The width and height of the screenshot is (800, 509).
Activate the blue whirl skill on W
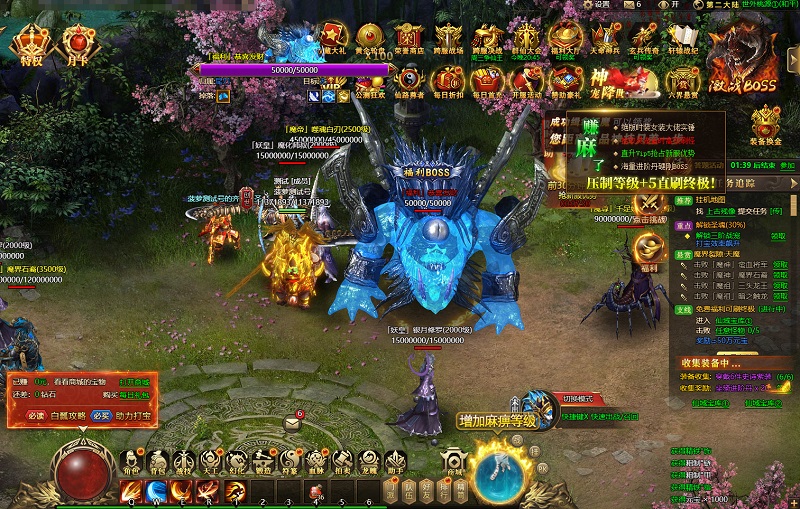click(x=156, y=490)
